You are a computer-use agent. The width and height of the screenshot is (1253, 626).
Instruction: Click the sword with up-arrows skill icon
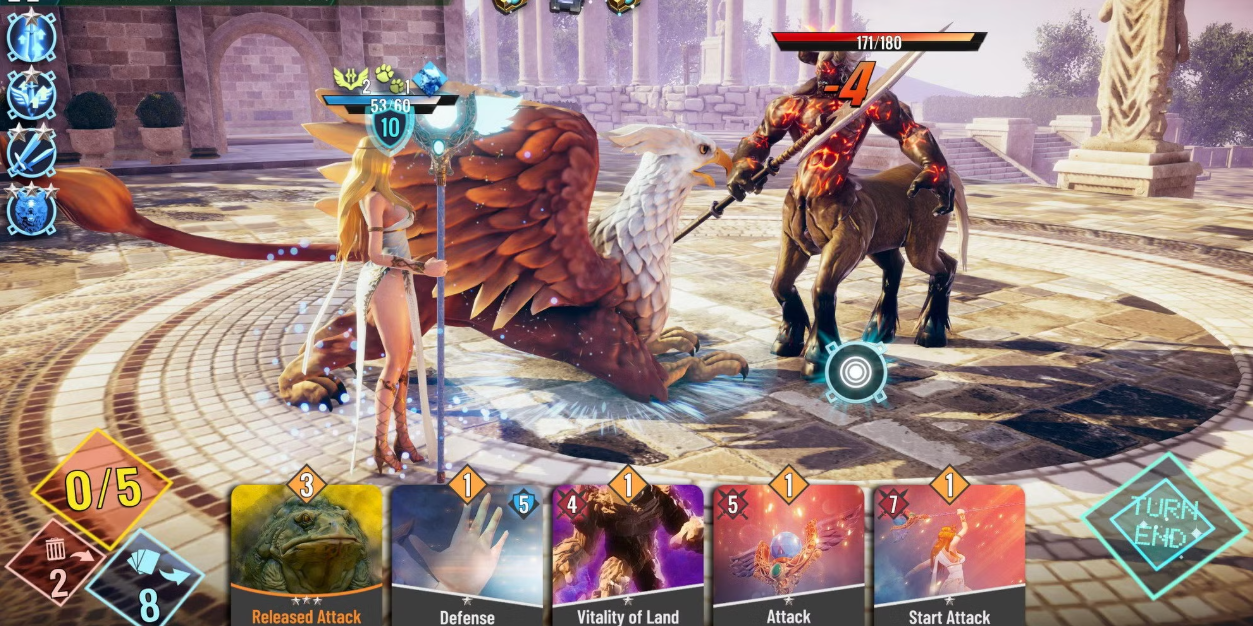click(31, 36)
